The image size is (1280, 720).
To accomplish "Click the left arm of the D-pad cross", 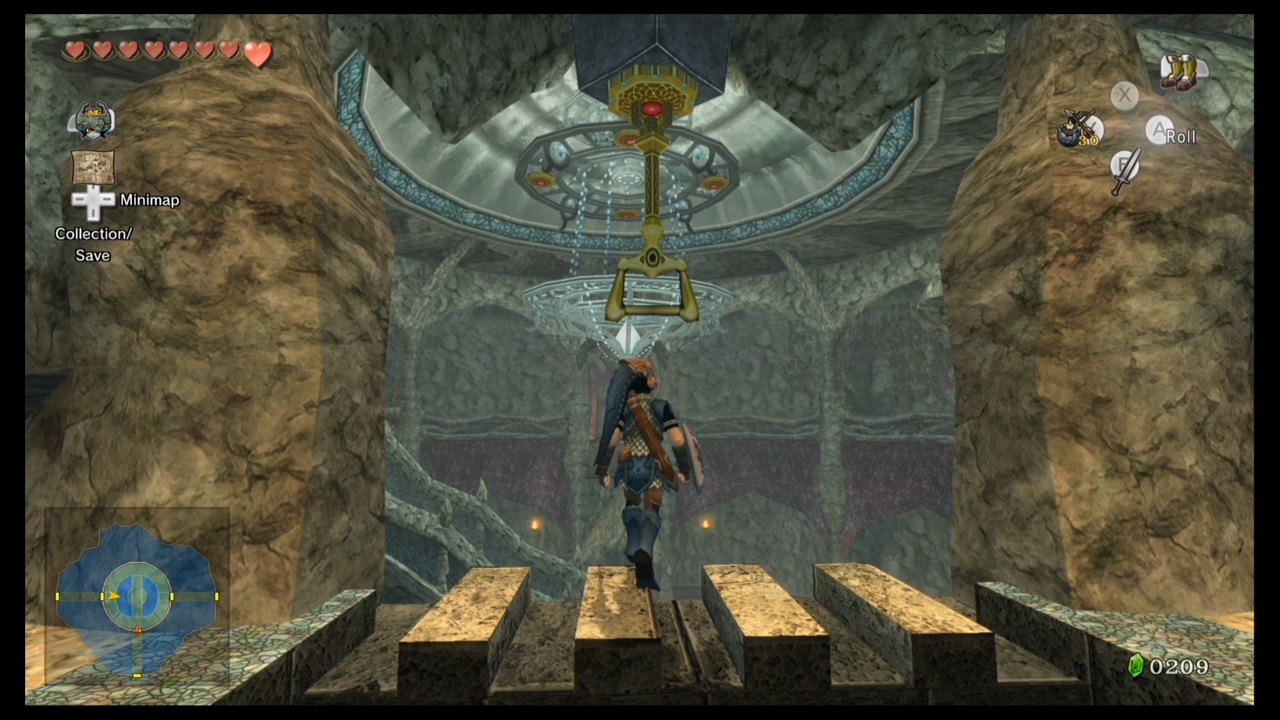I will tap(78, 201).
